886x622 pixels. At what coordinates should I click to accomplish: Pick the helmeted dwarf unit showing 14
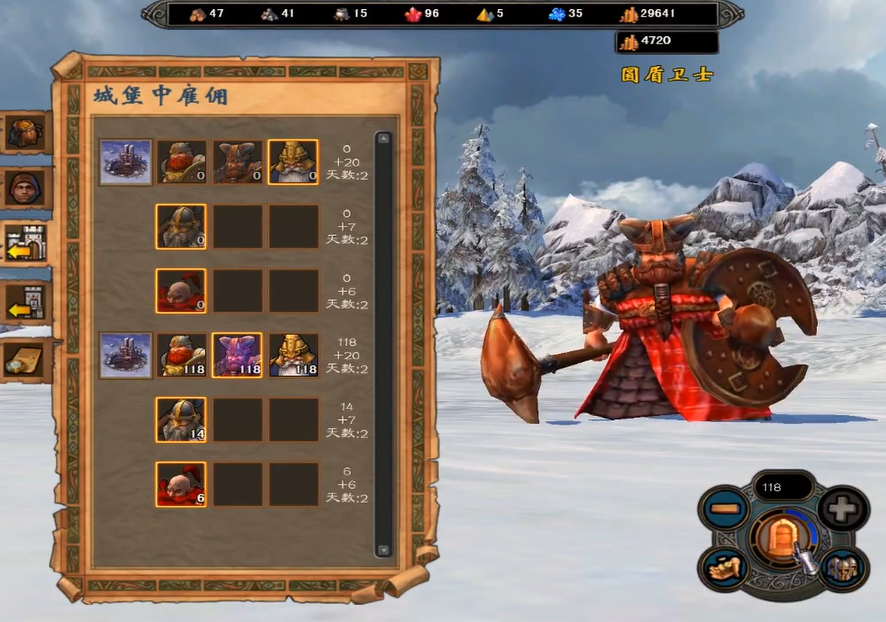[181, 420]
